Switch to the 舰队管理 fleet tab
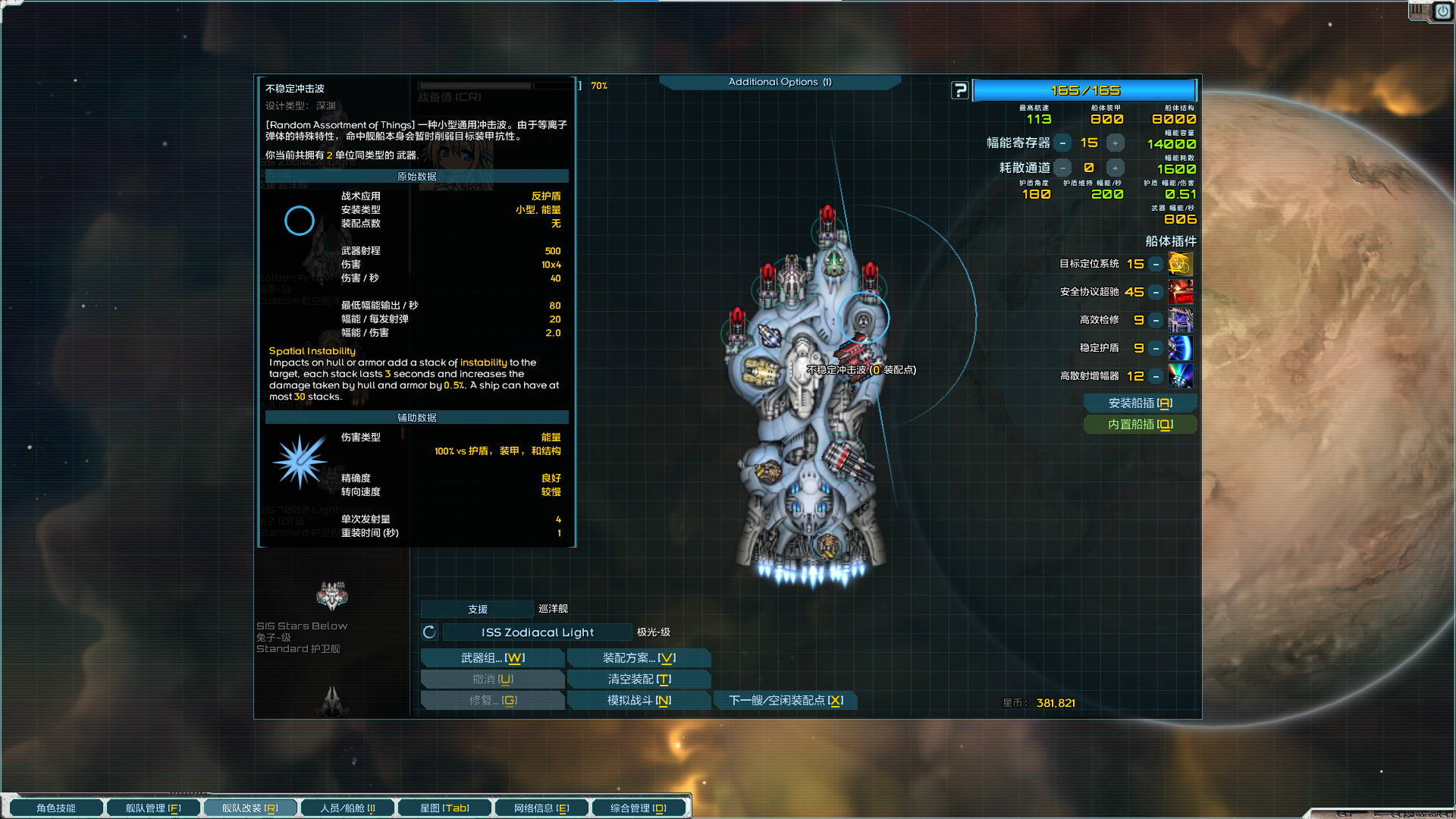This screenshot has width=1456, height=819. point(153,808)
